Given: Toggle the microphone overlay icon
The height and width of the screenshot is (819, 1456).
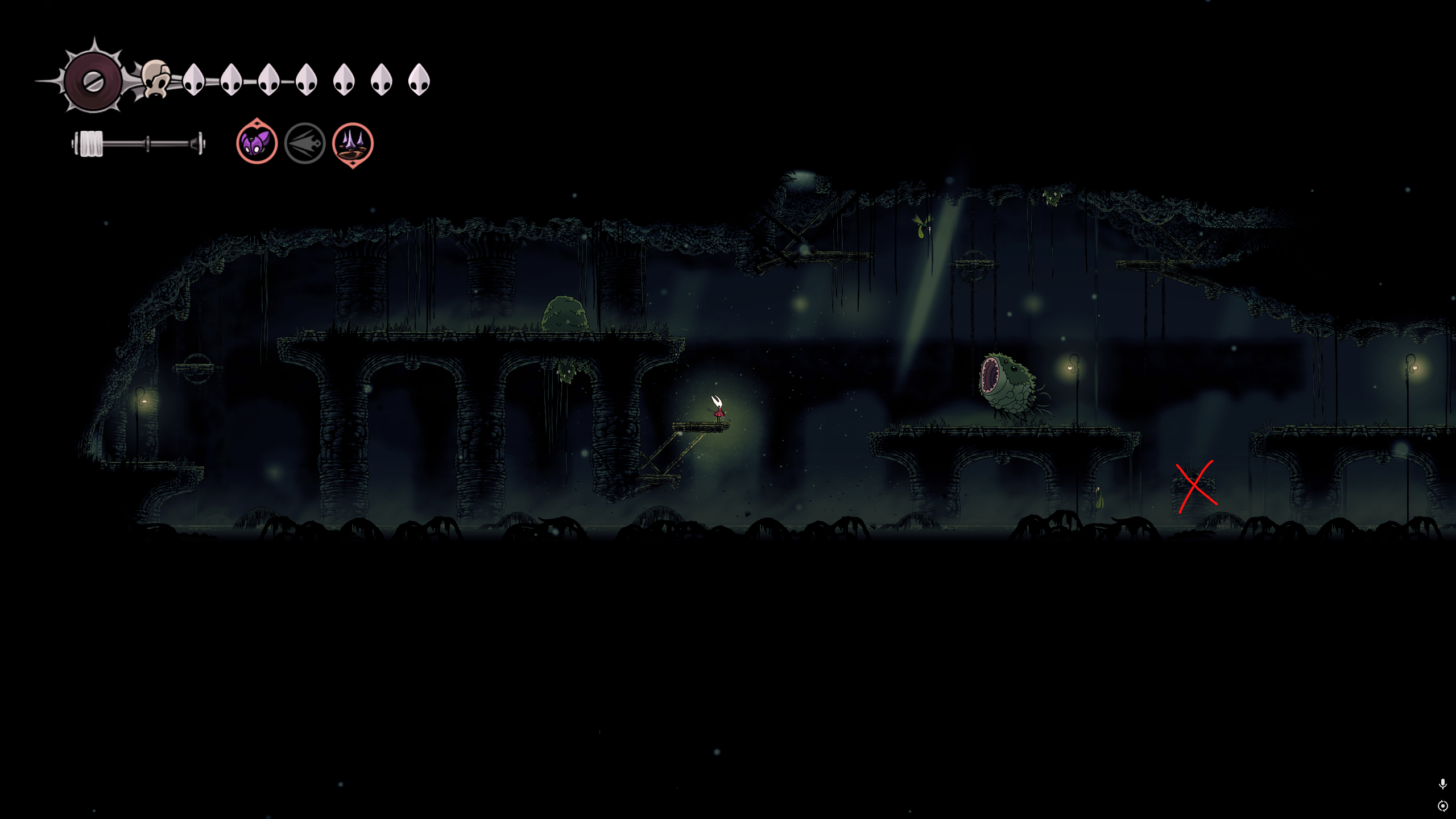Looking at the screenshot, I should 1442,784.
